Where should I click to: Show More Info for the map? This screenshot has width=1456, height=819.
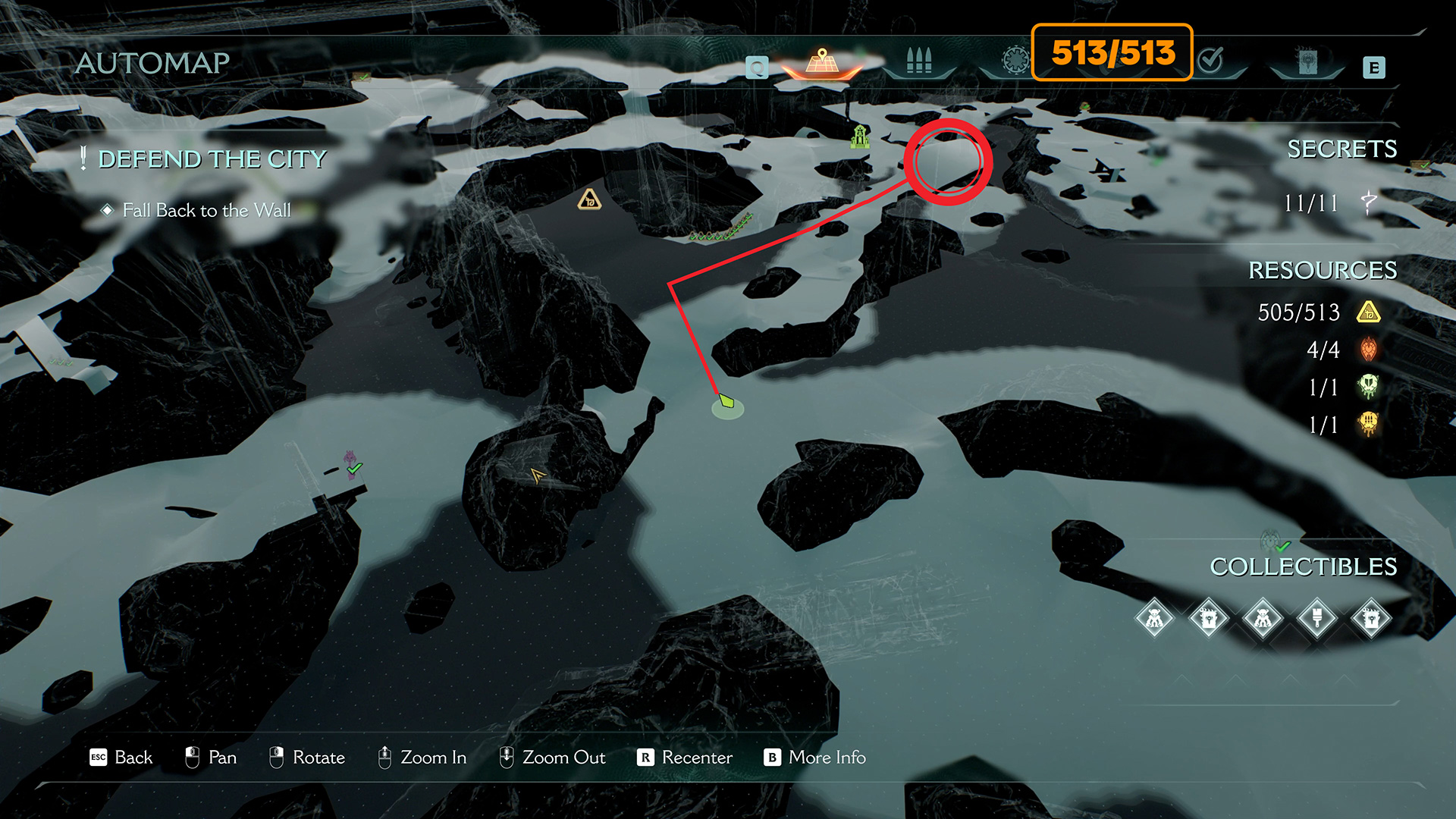(x=815, y=757)
